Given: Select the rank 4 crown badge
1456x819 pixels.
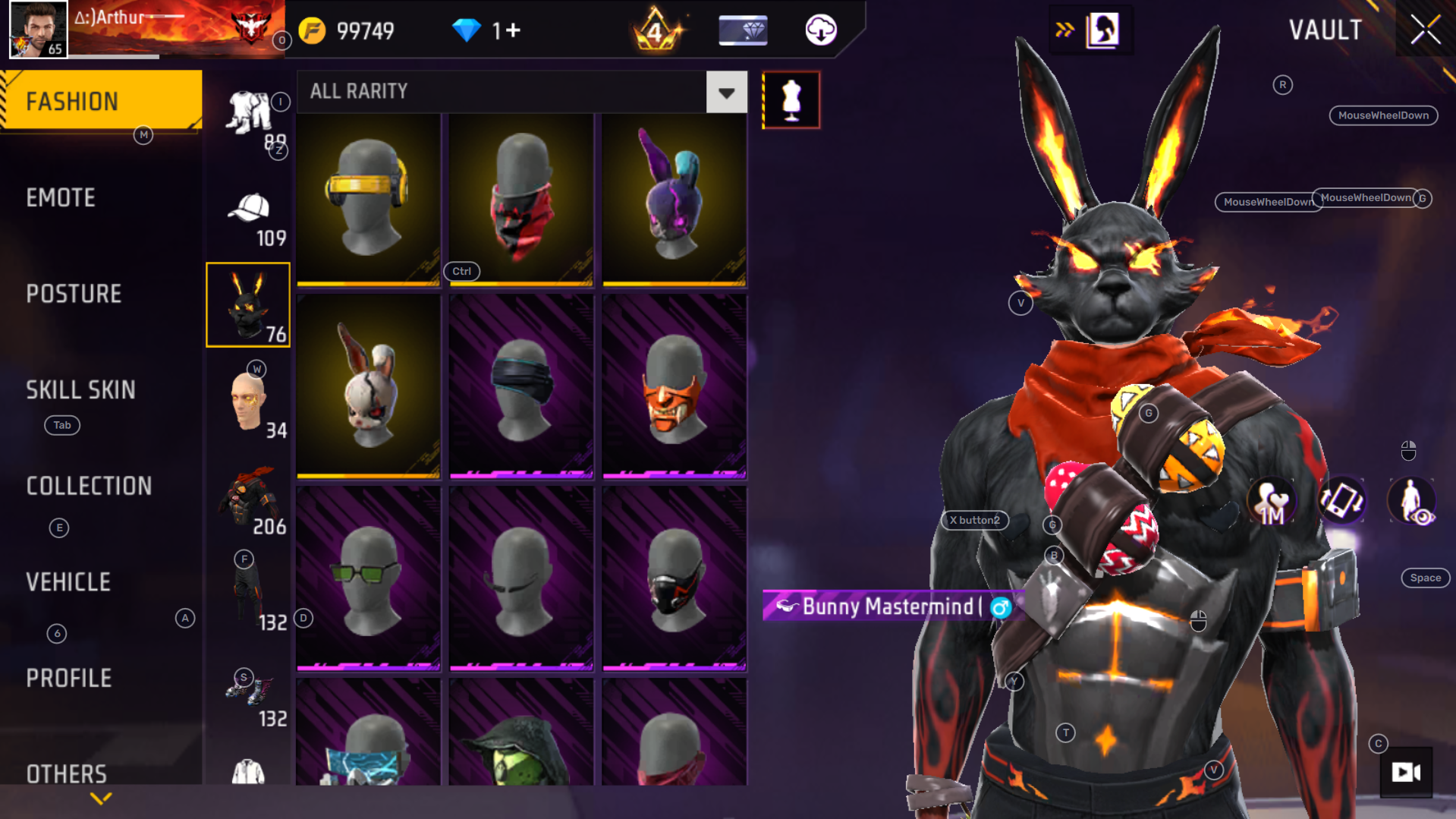Looking at the screenshot, I should click(654, 30).
